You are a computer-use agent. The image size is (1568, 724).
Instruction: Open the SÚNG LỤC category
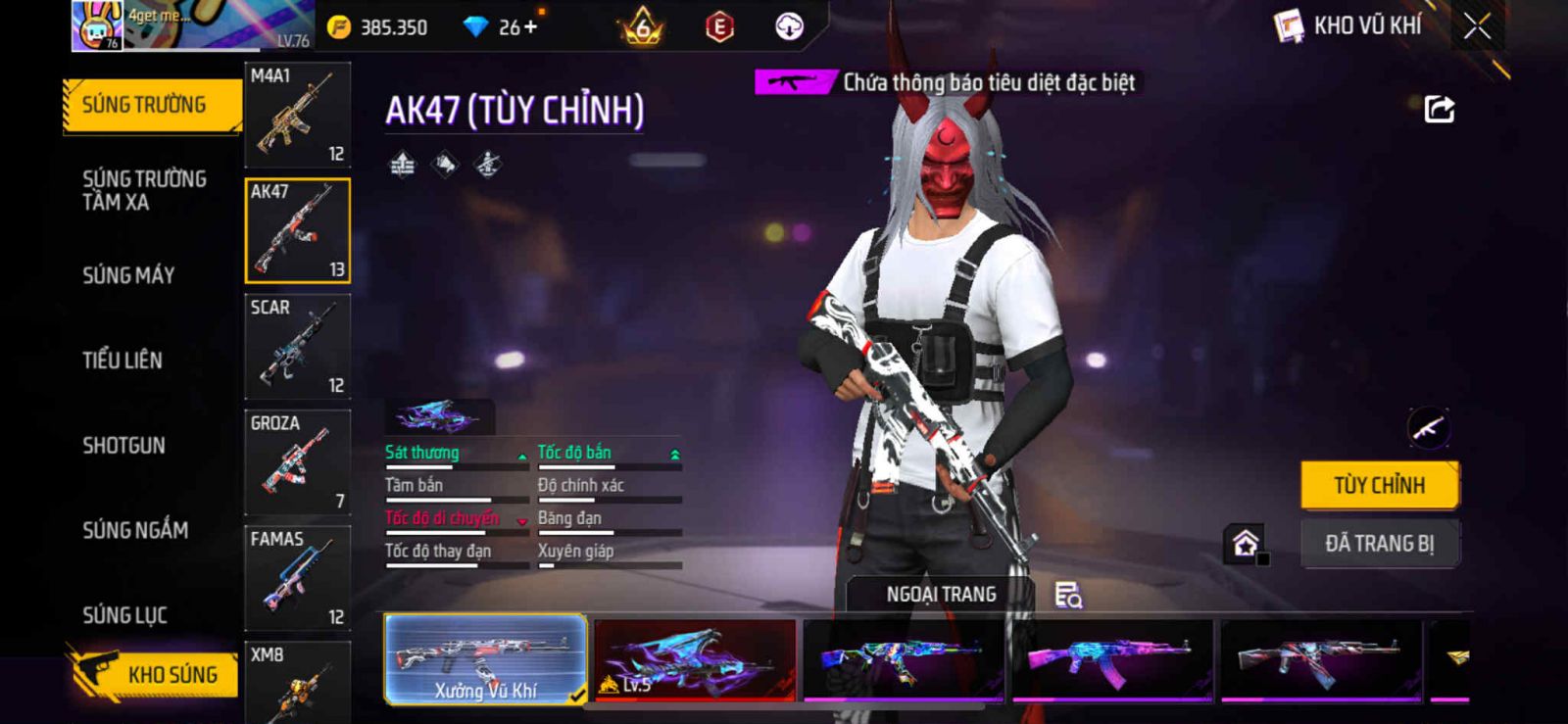124,615
